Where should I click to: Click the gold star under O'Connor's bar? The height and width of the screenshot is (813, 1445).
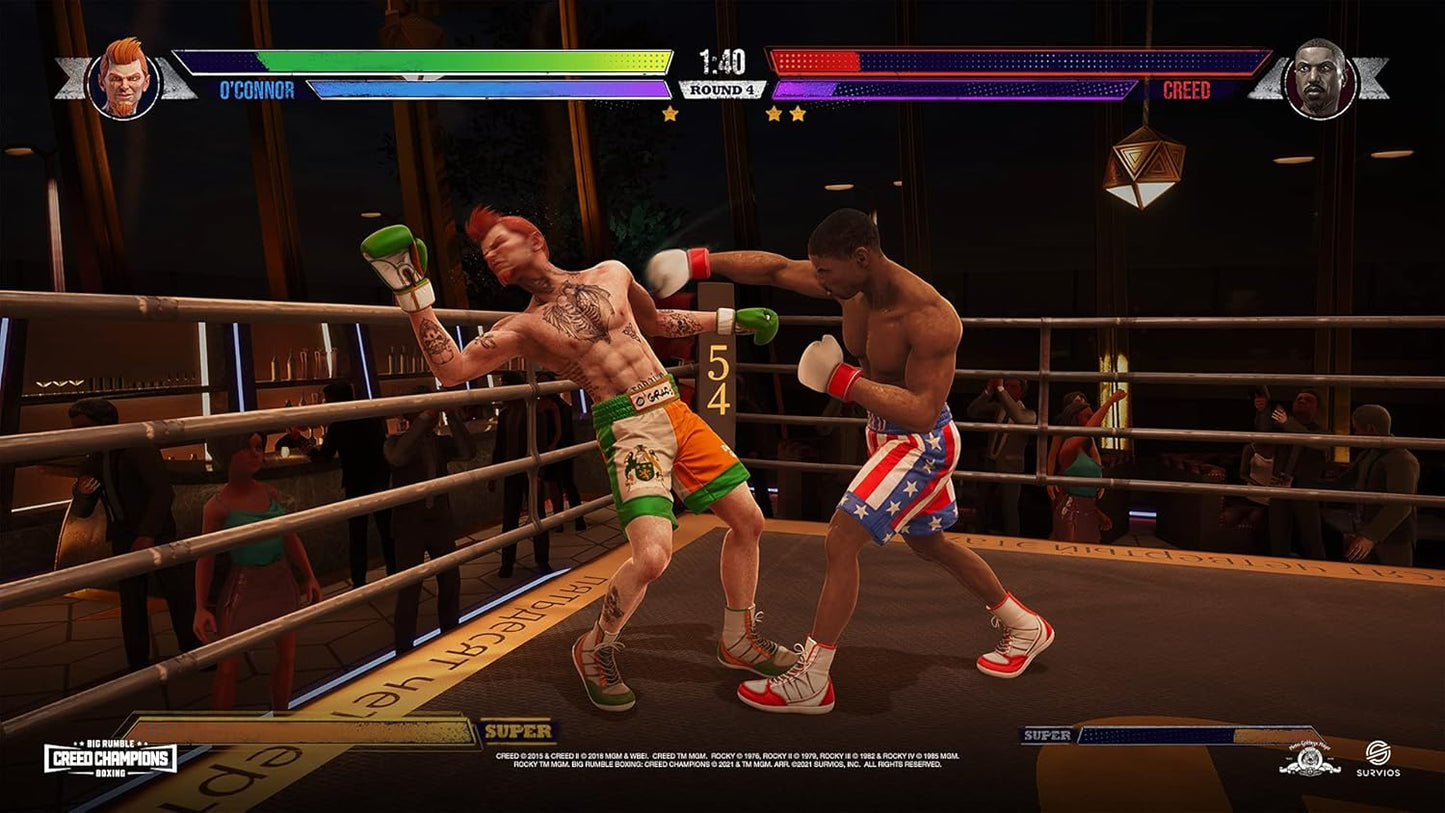pyautogui.click(x=670, y=113)
